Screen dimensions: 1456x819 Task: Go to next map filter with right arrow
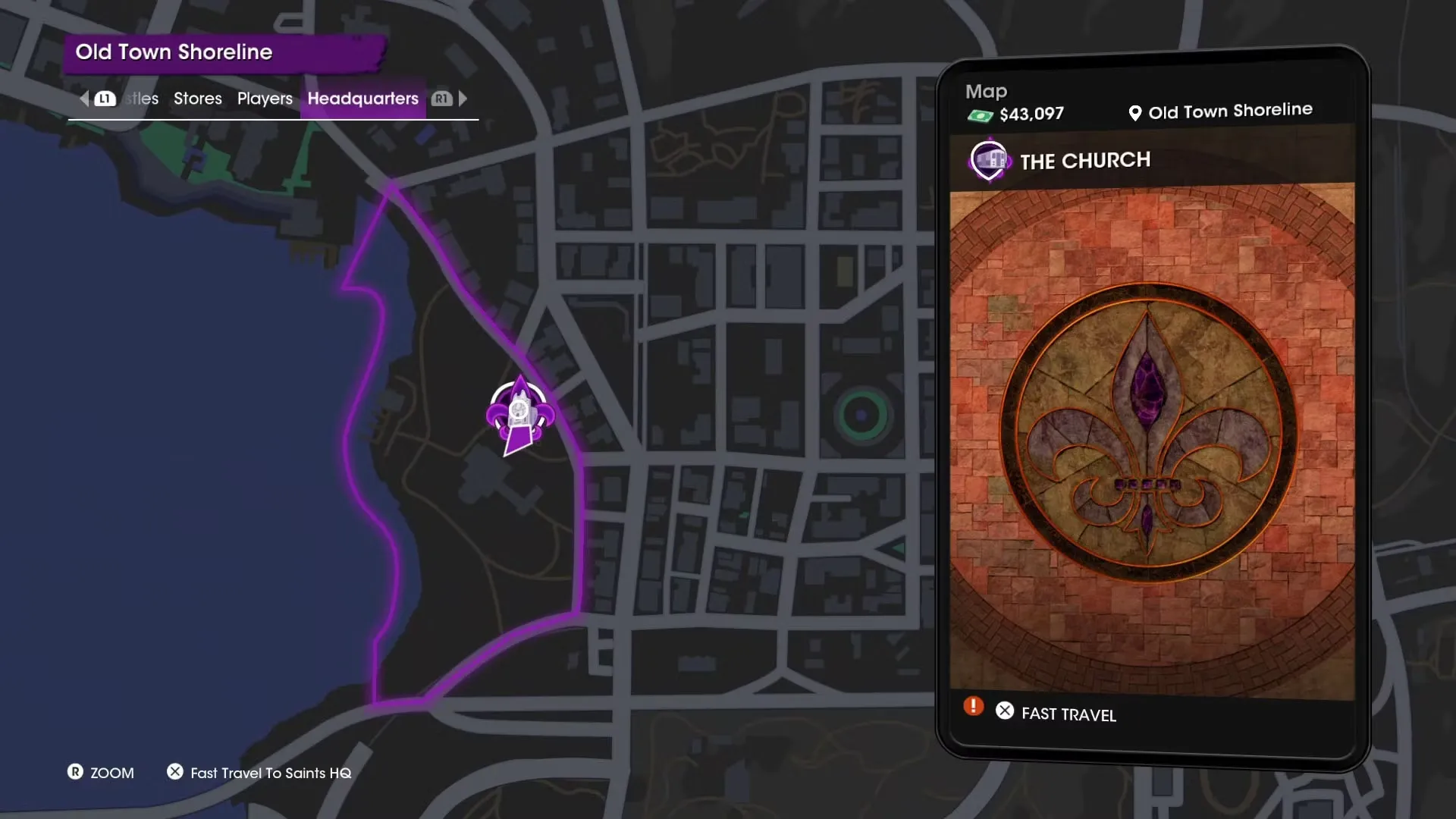pos(463,99)
